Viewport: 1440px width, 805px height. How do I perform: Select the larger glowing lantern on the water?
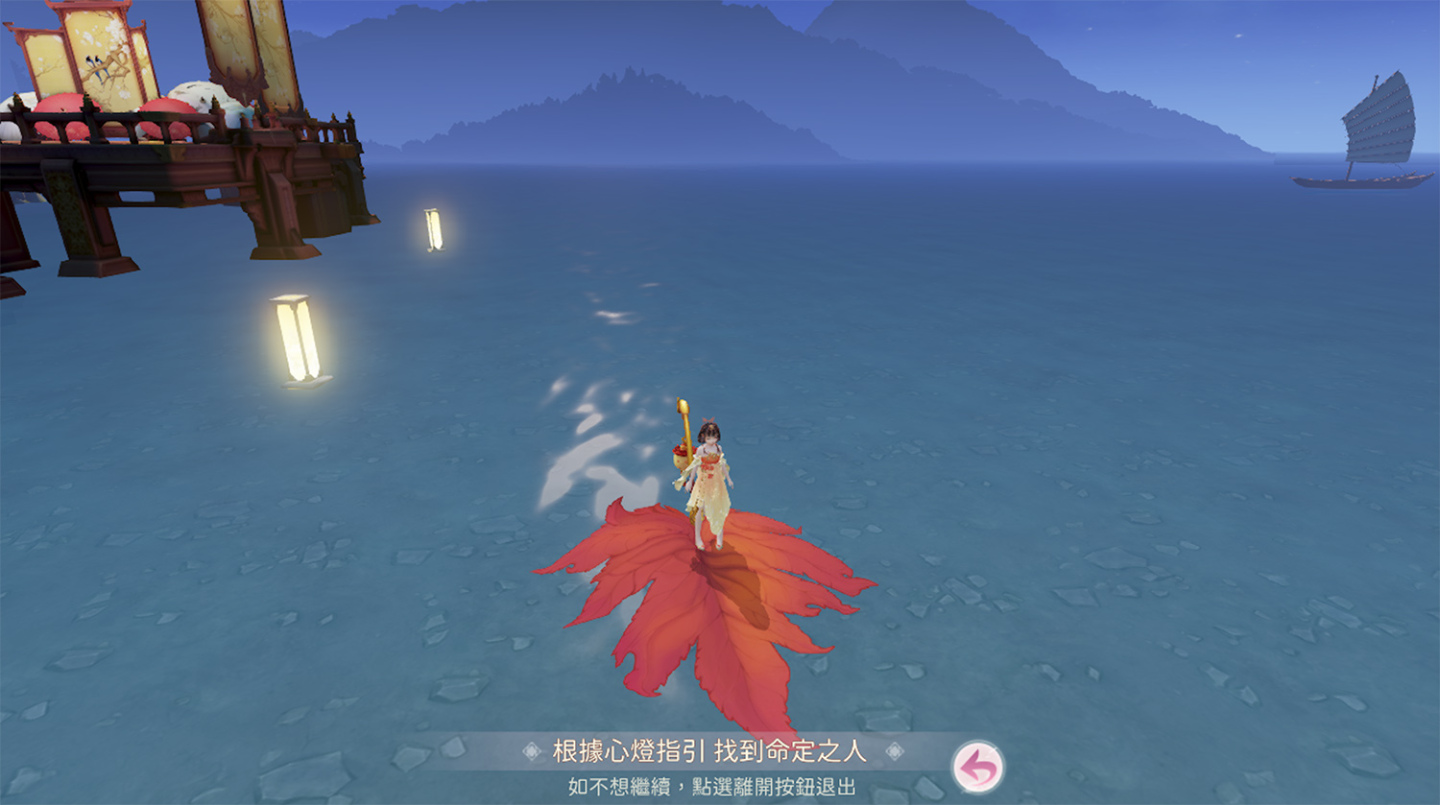coord(297,340)
